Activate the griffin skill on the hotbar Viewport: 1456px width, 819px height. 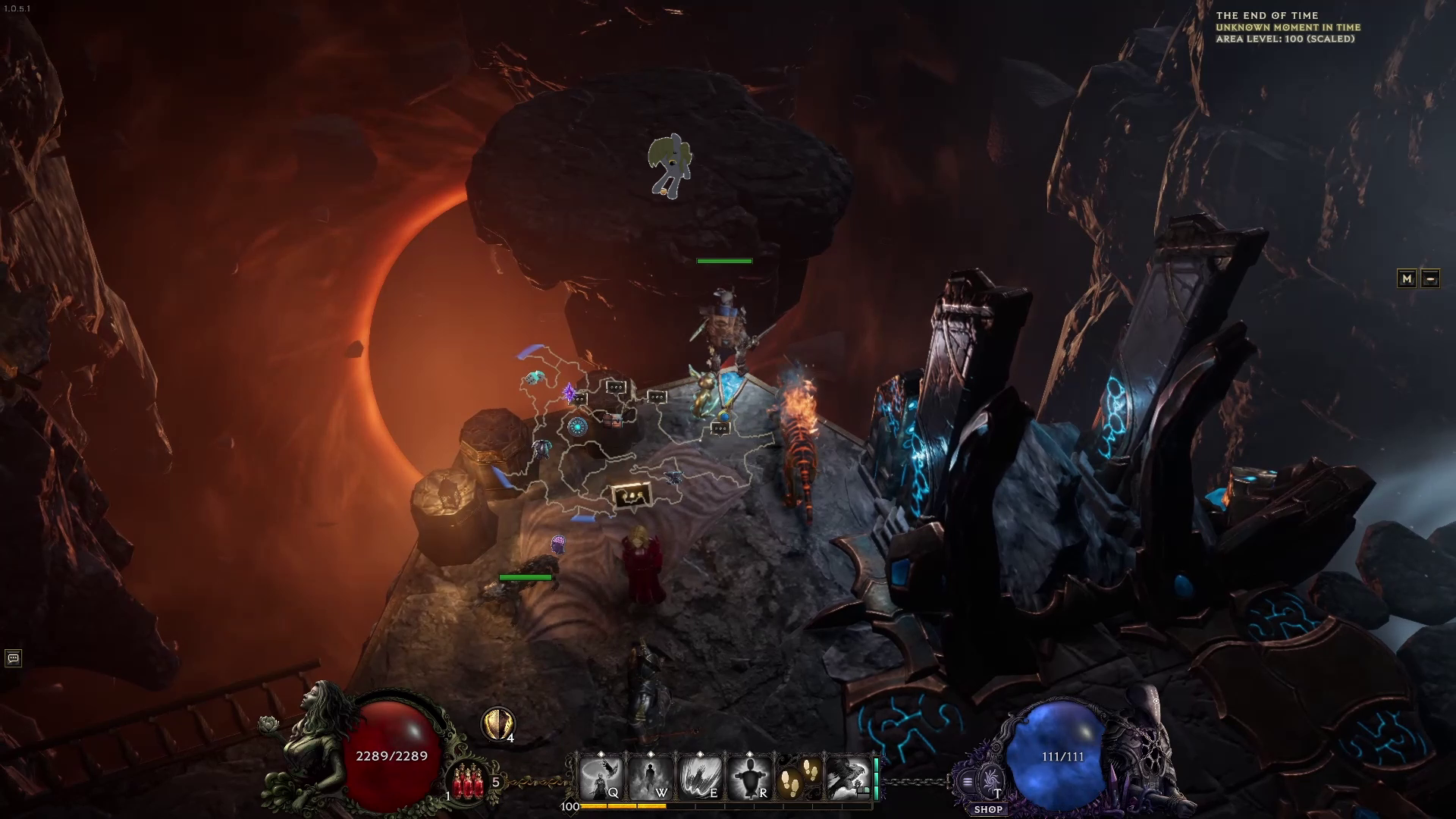[x=847, y=777]
